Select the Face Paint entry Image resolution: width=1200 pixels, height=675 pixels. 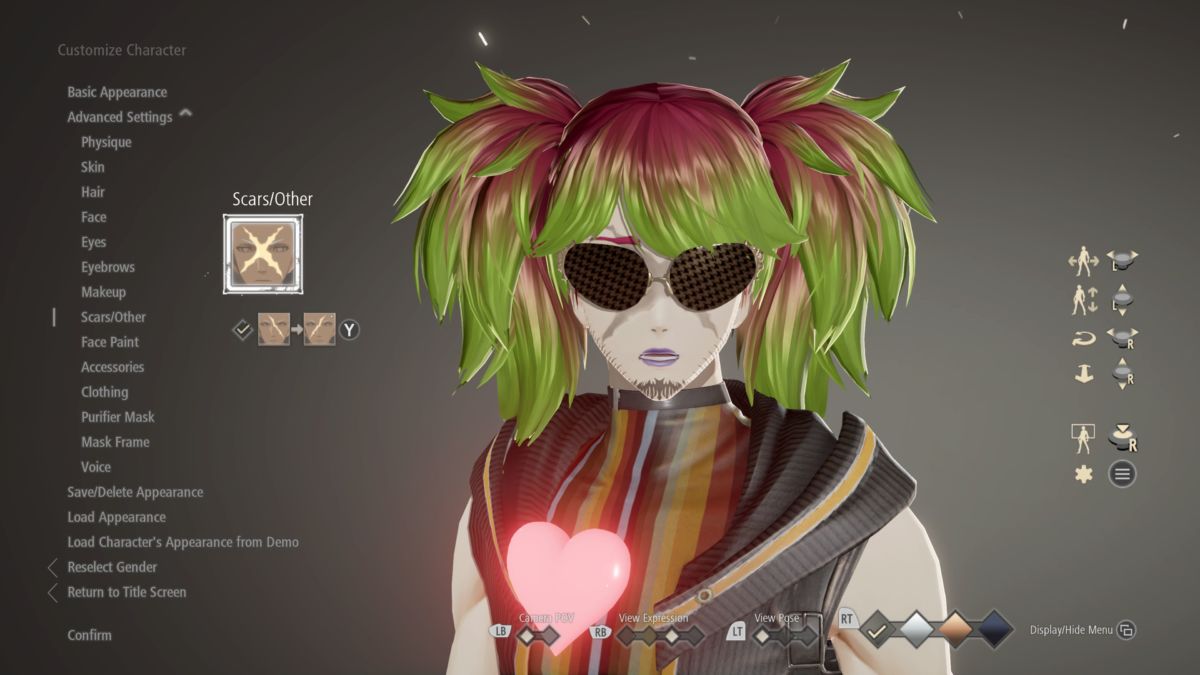110,342
